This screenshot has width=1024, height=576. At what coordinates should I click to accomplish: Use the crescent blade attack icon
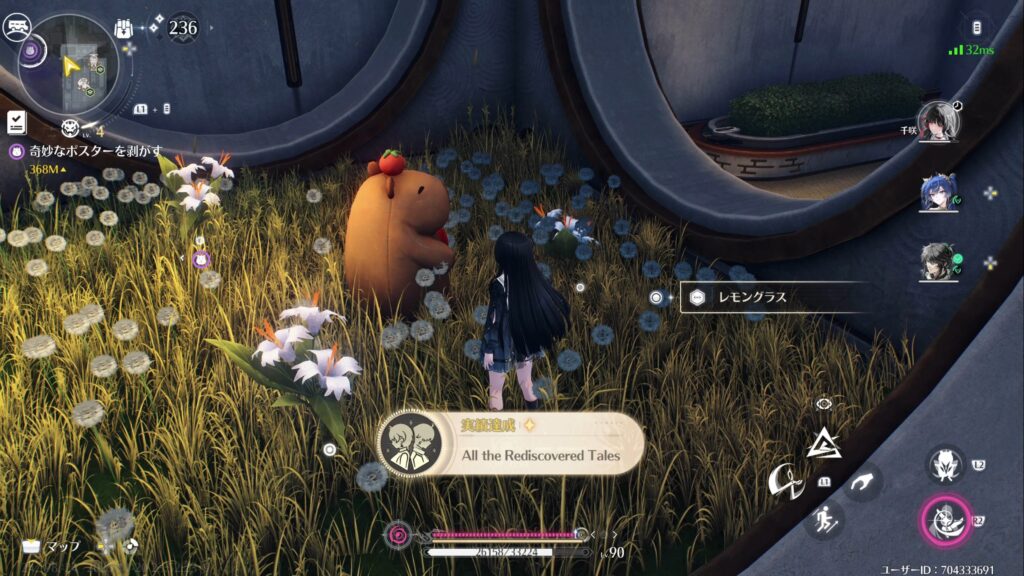[786, 483]
